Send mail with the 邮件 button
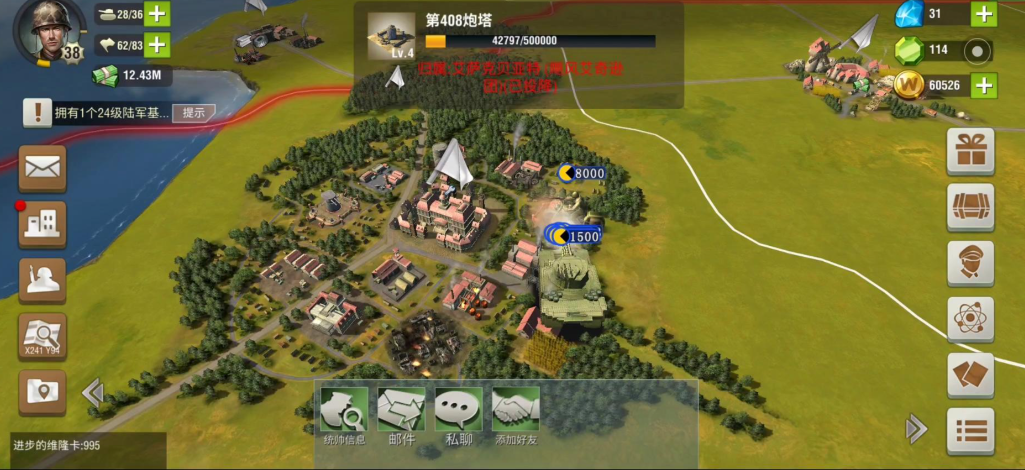This screenshot has height=470, width=1025. [x=401, y=415]
